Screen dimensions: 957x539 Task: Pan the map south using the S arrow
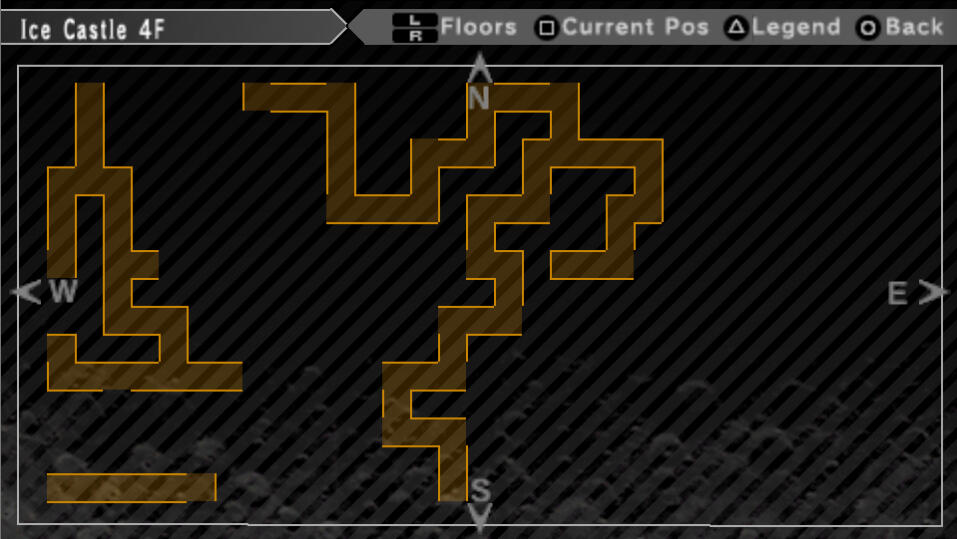(480, 515)
